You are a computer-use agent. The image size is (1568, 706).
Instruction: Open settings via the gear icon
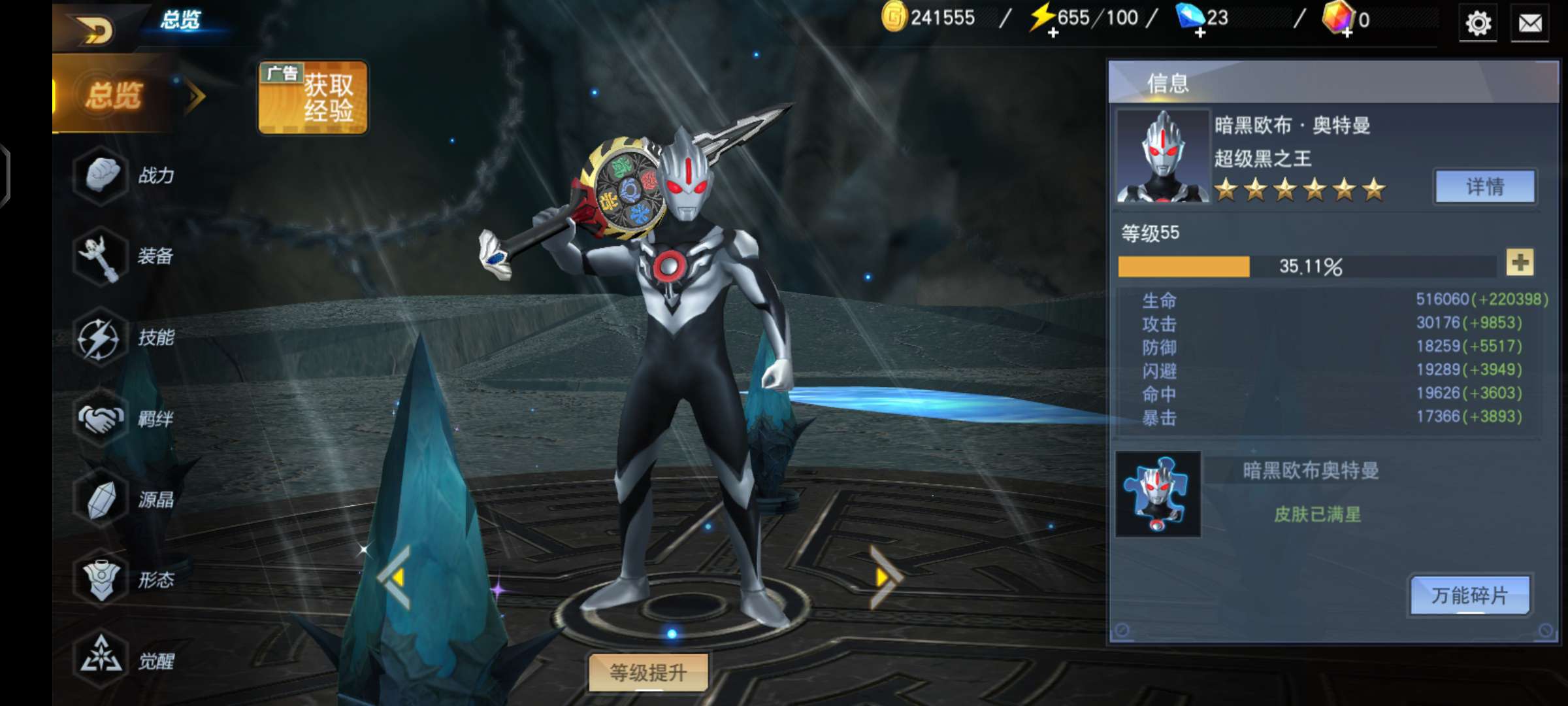pyautogui.click(x=1478, y=24)
